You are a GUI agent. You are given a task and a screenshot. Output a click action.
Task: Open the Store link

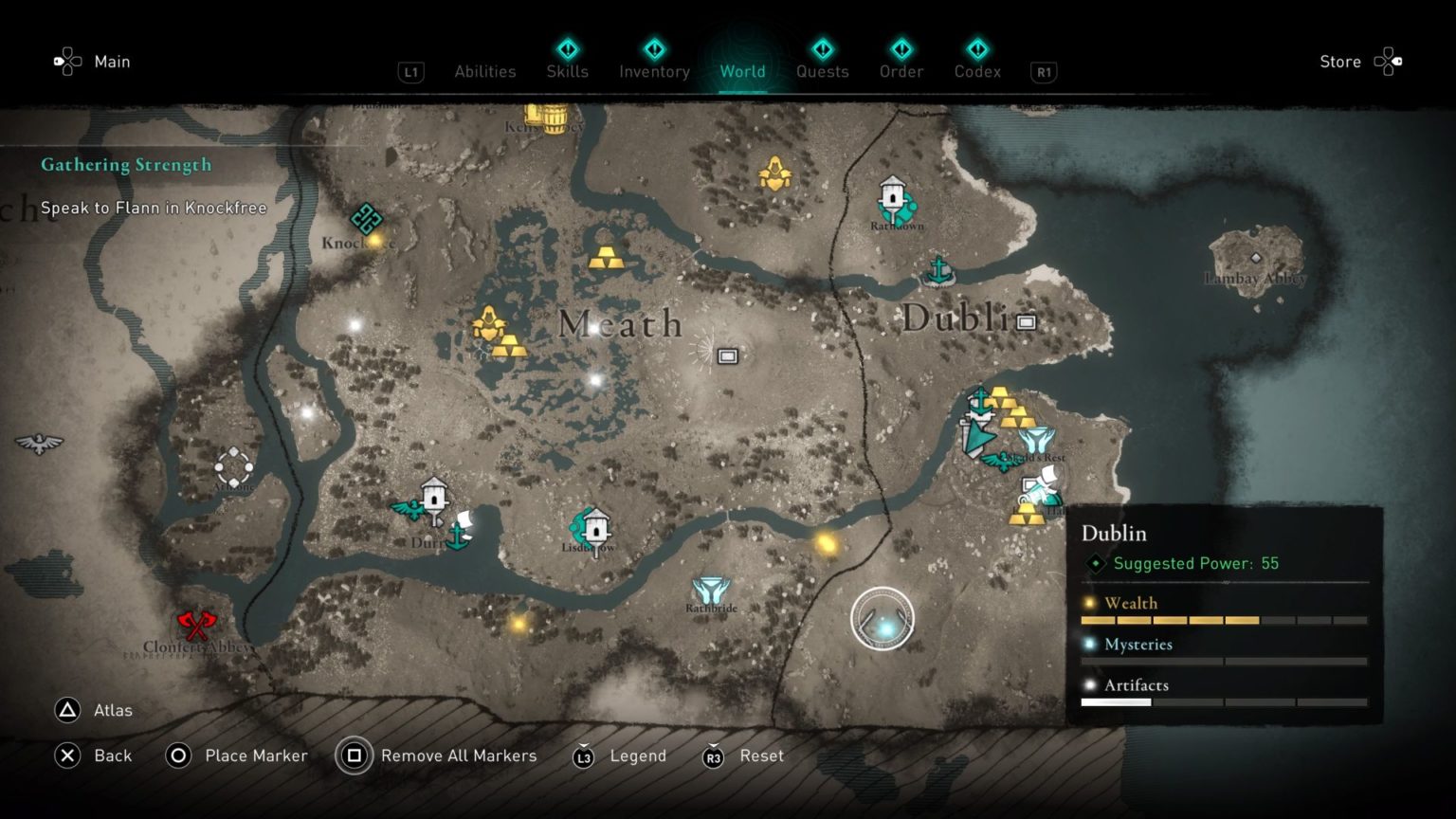point(1339,61)
